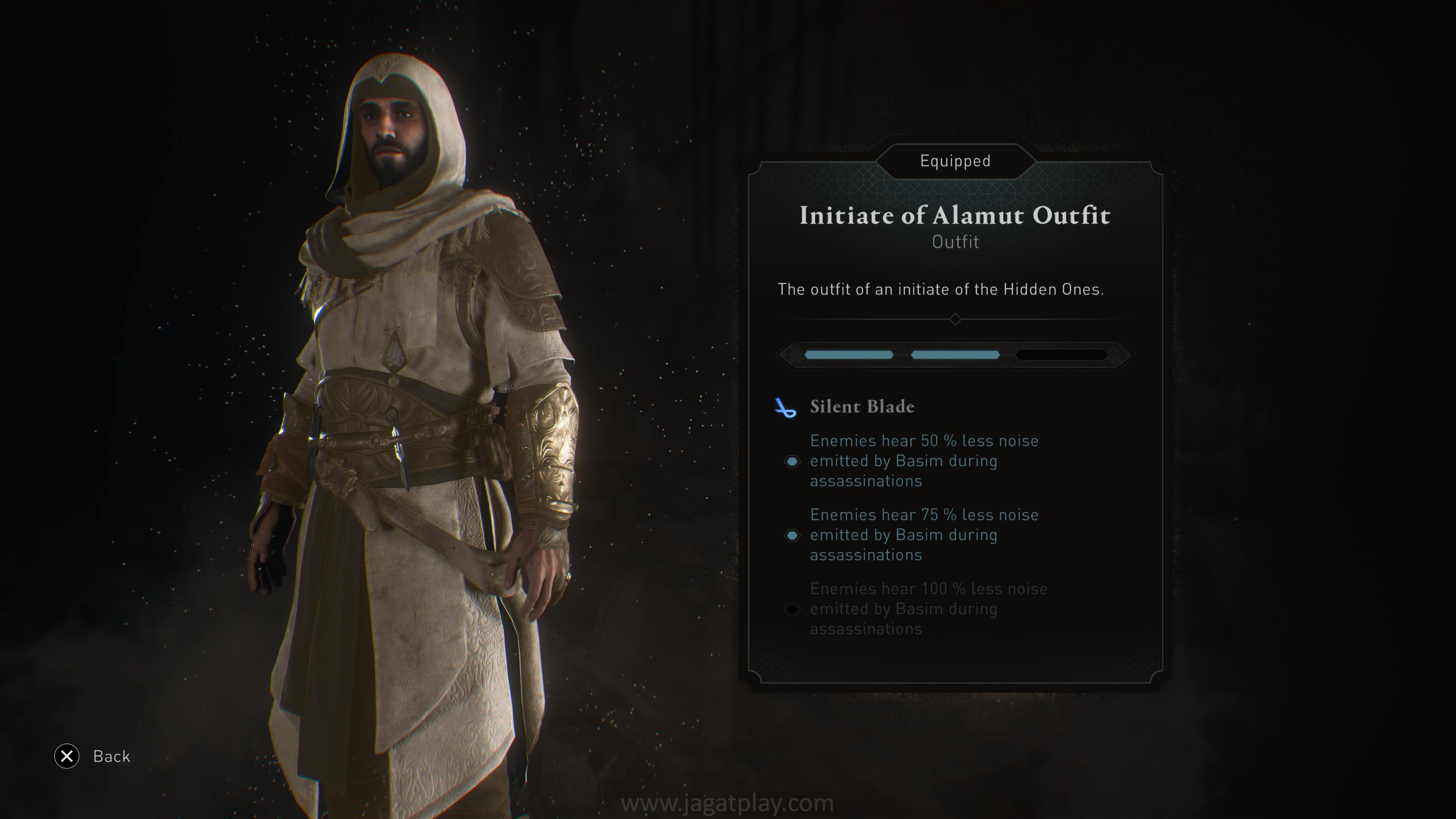Screen dimensions: 1456x819
Task: Select the Silent Blade perk icon
Action: [785, 407]
